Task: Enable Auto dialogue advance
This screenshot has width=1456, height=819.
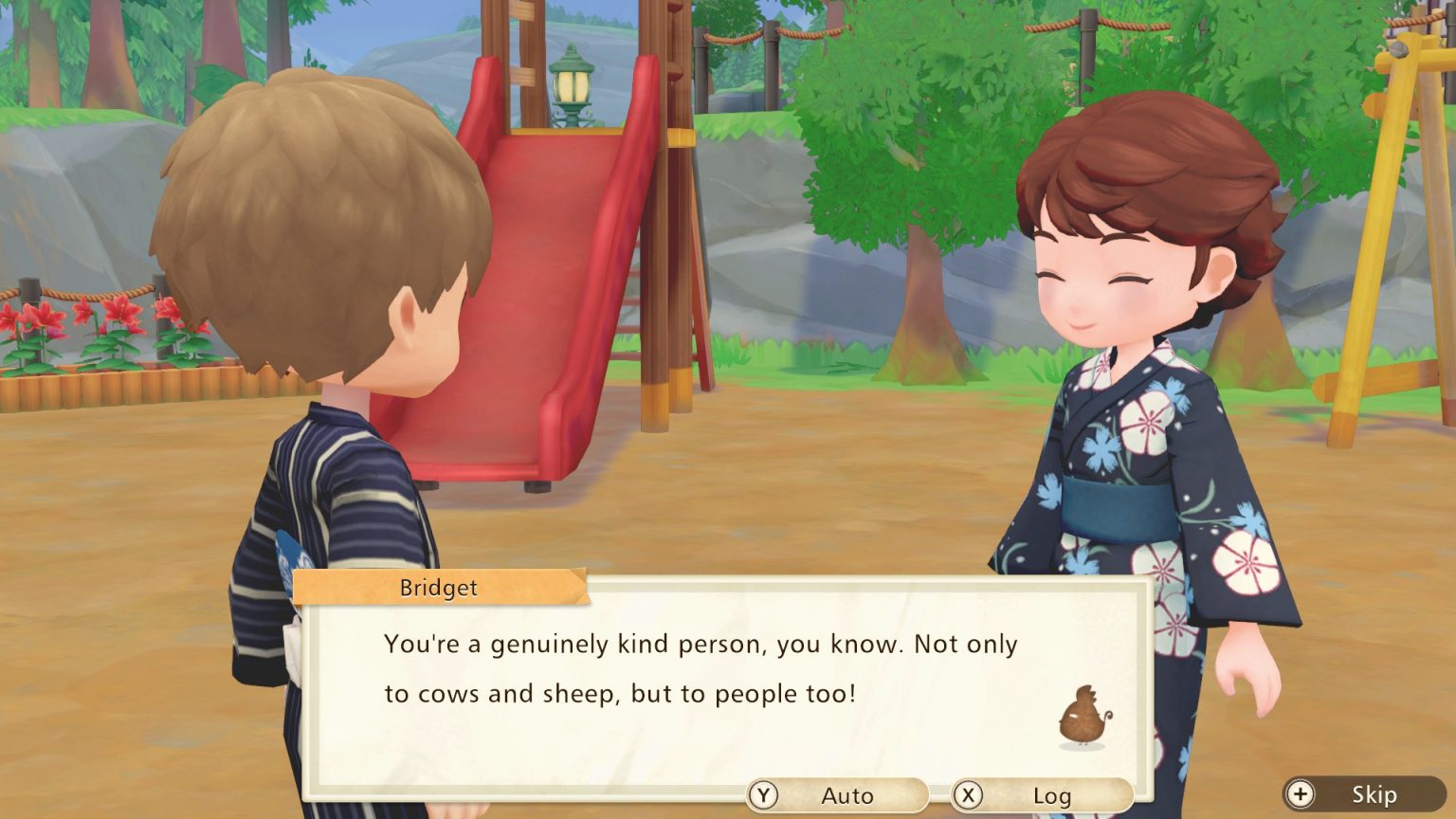Action: click(x=837, y=795)
